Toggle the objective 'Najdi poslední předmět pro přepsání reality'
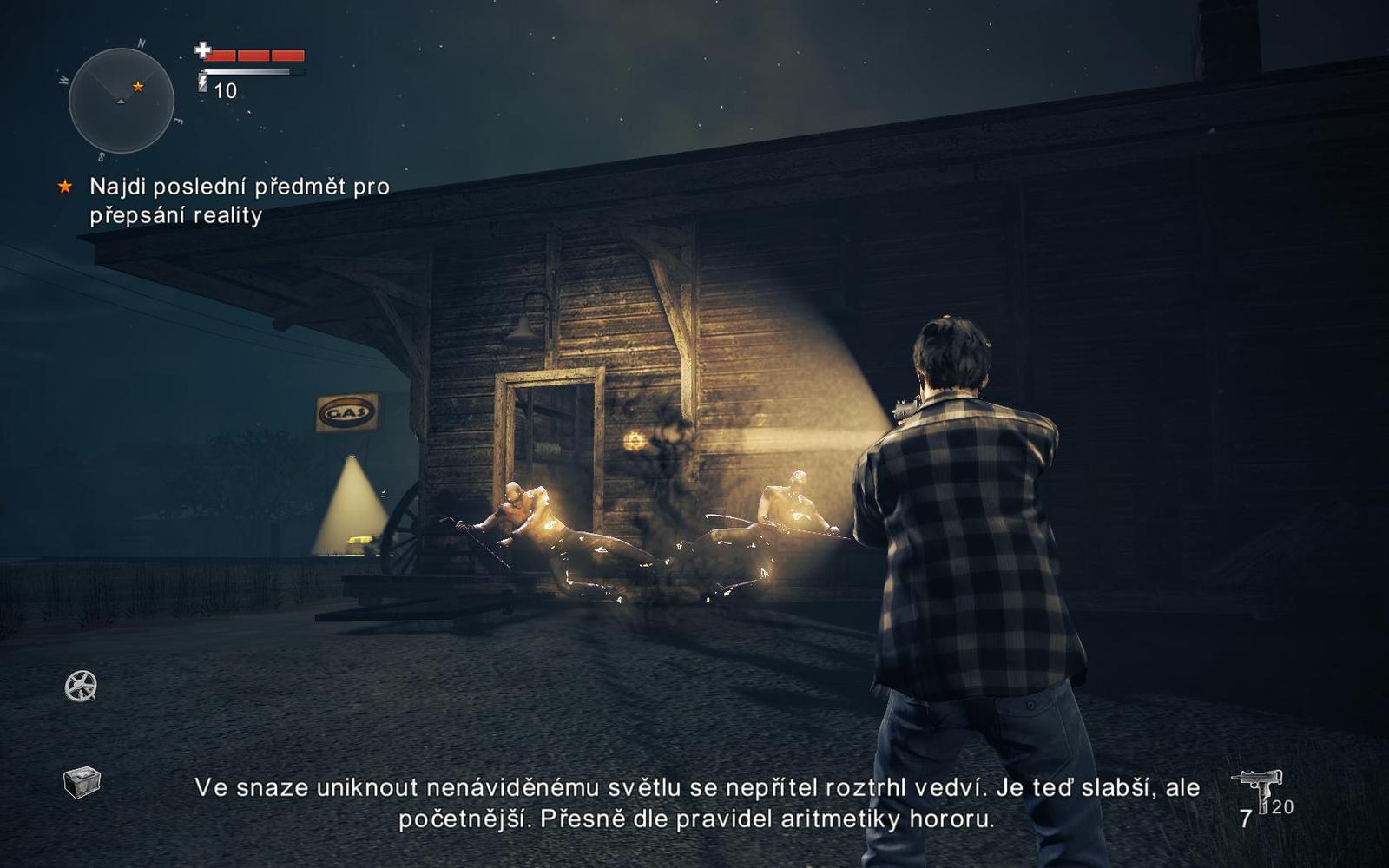1389x868 pixels. [x=239, y=199]
